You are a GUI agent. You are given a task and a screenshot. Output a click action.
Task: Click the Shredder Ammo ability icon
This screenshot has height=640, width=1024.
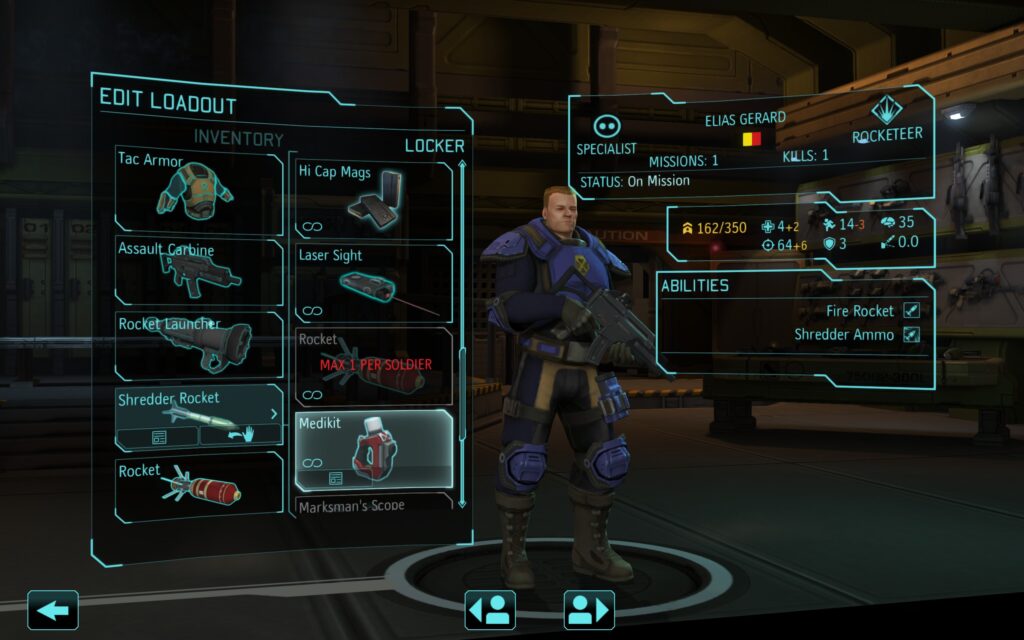click(x=911, y=335)
